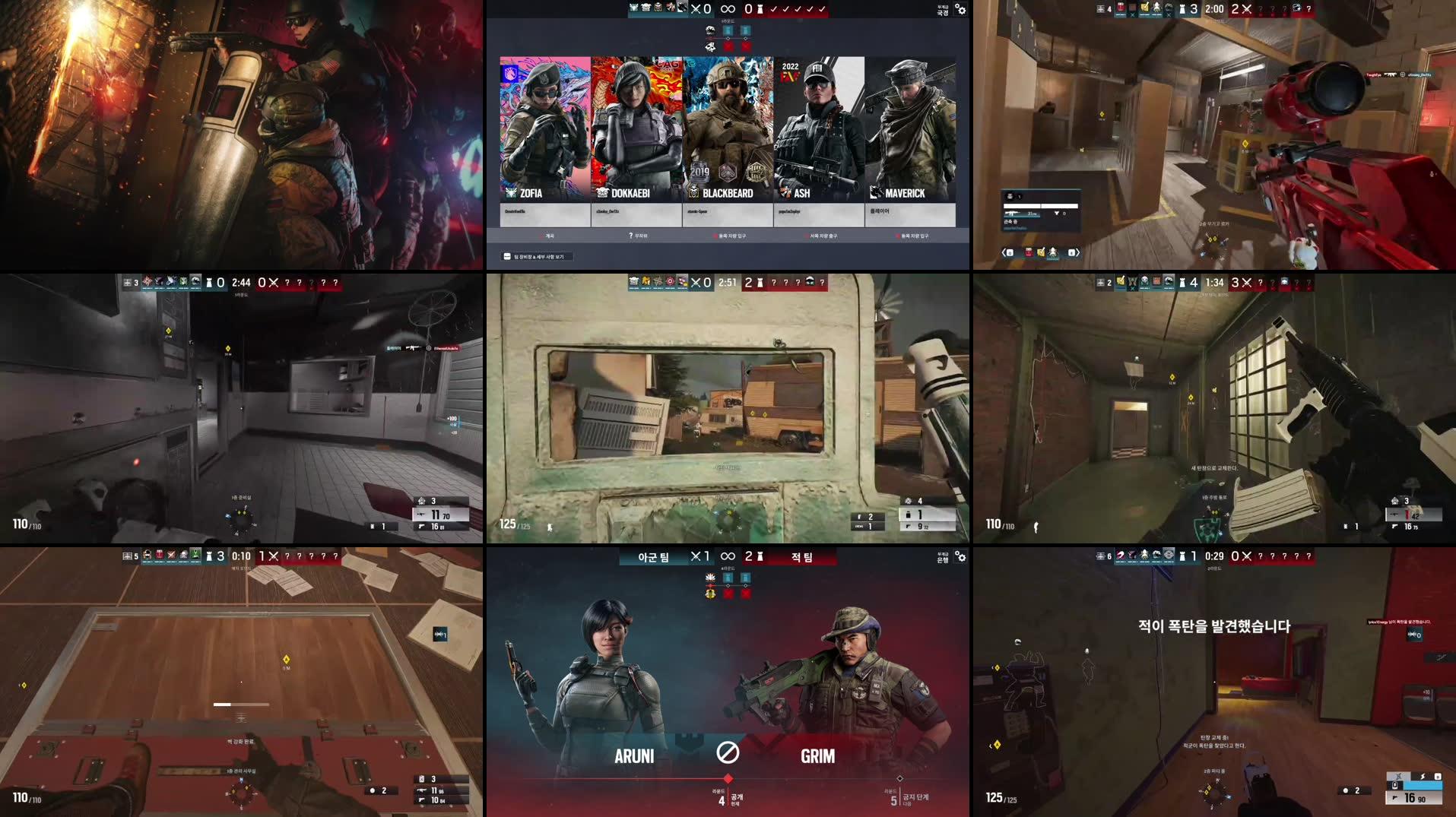Select the 서쪽 차량 출구 spawn location
The width and height of the screenshot is (1456, 817).
tap(821, 236)
